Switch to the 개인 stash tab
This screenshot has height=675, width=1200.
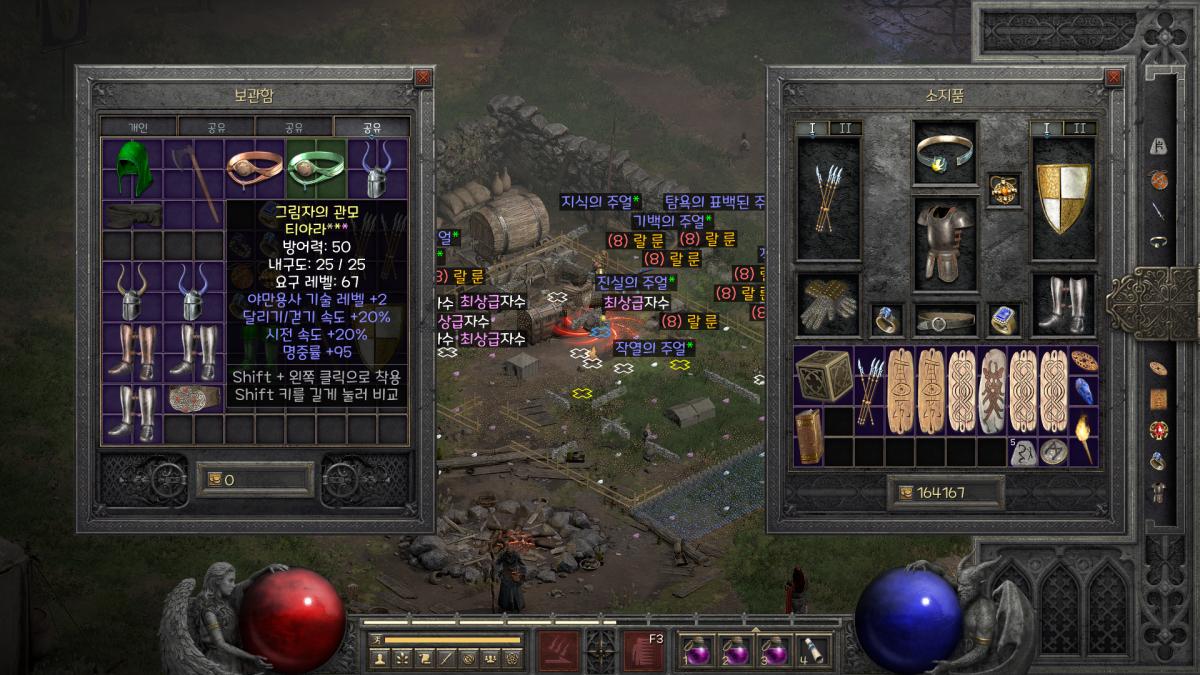click(138, 127)
